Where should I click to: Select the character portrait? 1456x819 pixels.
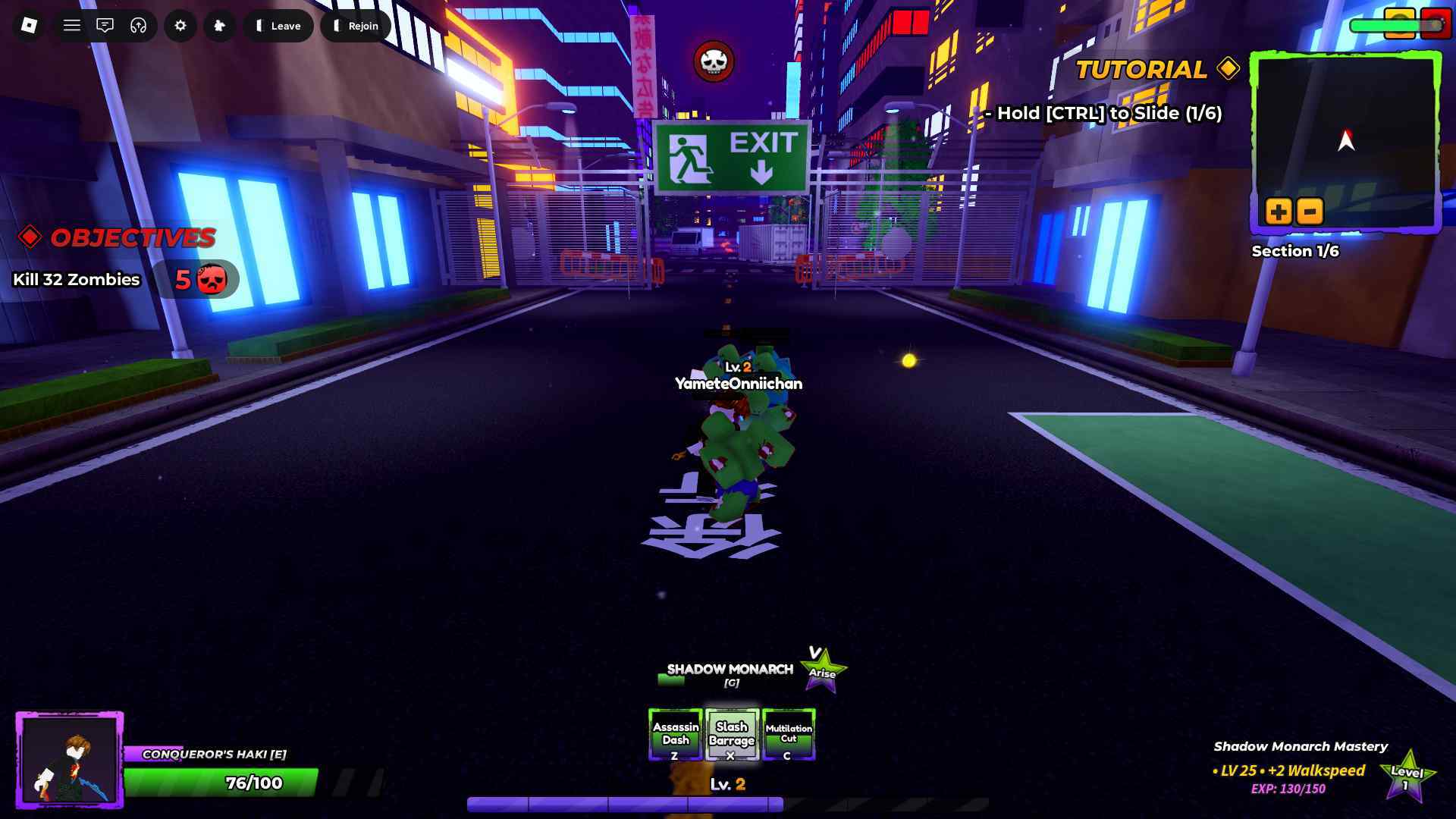[x=70, y=760]
